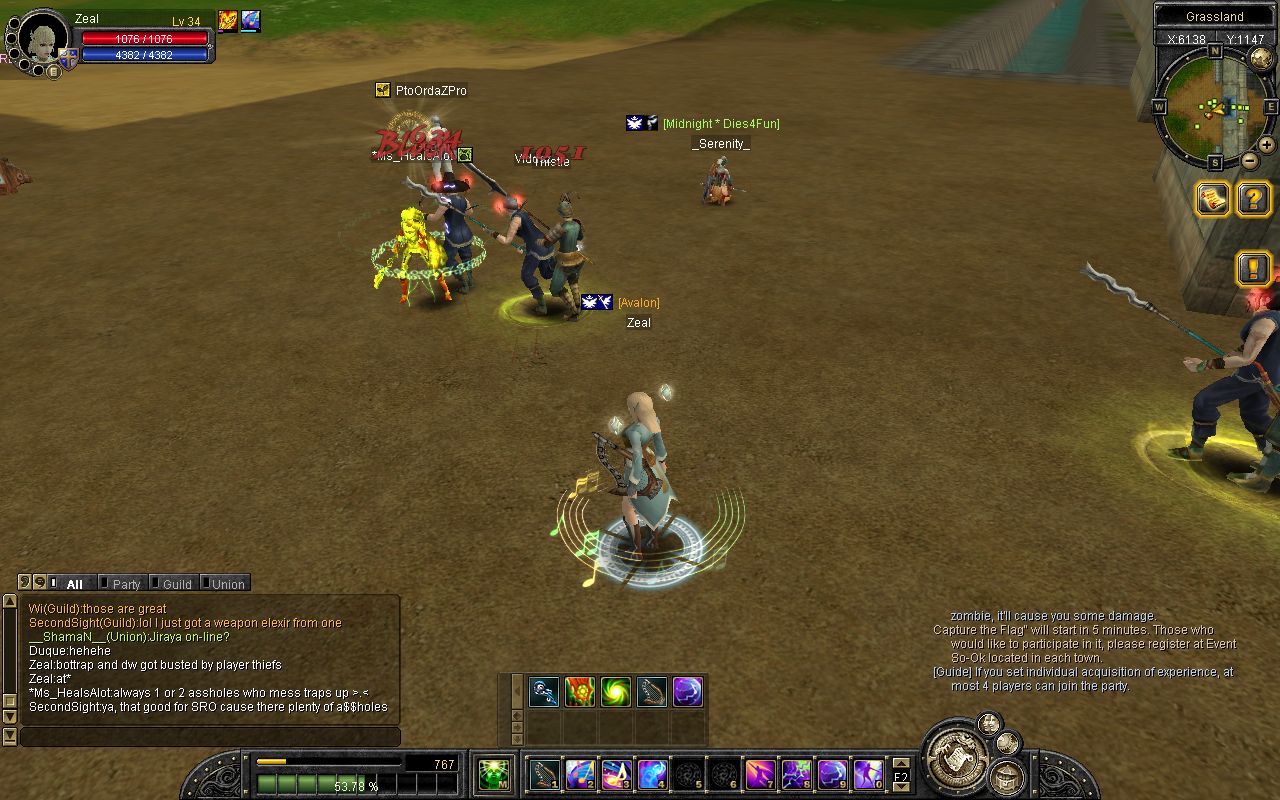Select the flame buff icon beside the level
The image size is (1280, 800).
[x=228, y=21]
